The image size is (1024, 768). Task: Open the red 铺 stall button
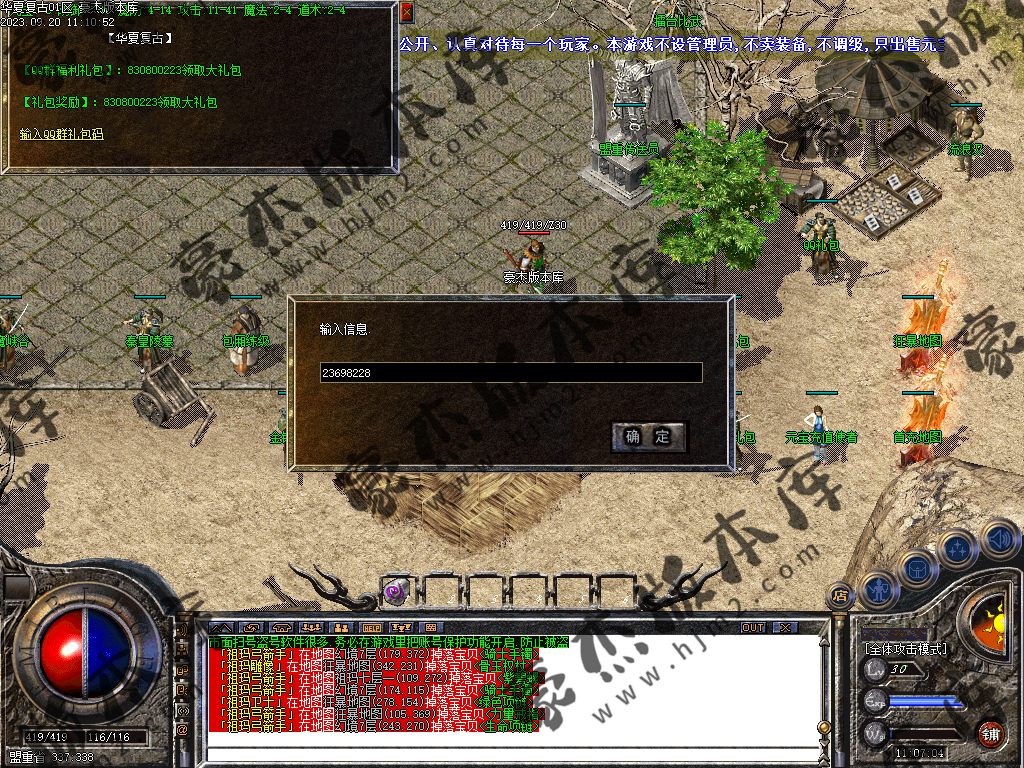click(990, 733)
